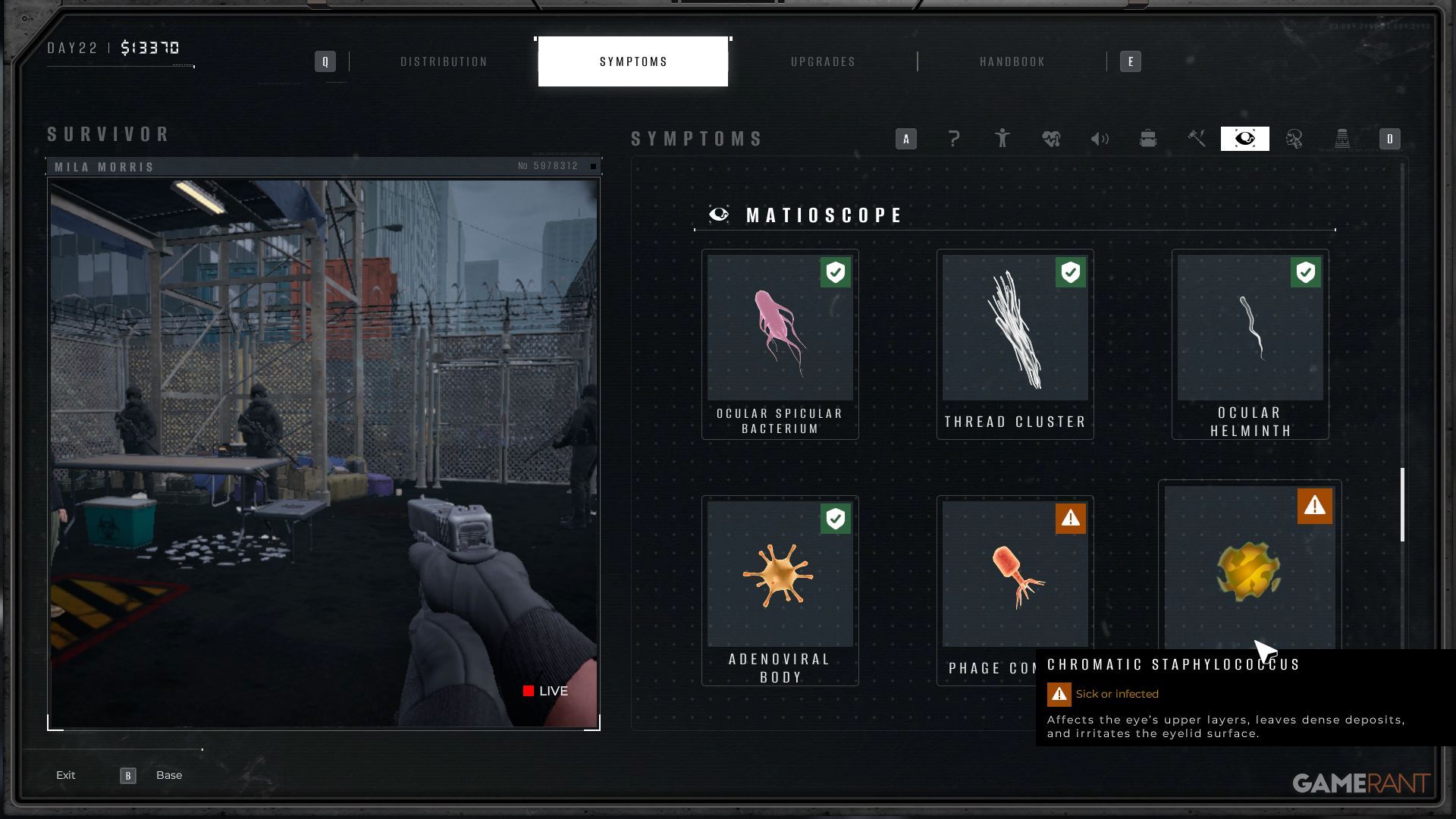The height and width of the screenshot is (819, 1456).
Task: Choose the question mark symptom category
Action: 954,139
